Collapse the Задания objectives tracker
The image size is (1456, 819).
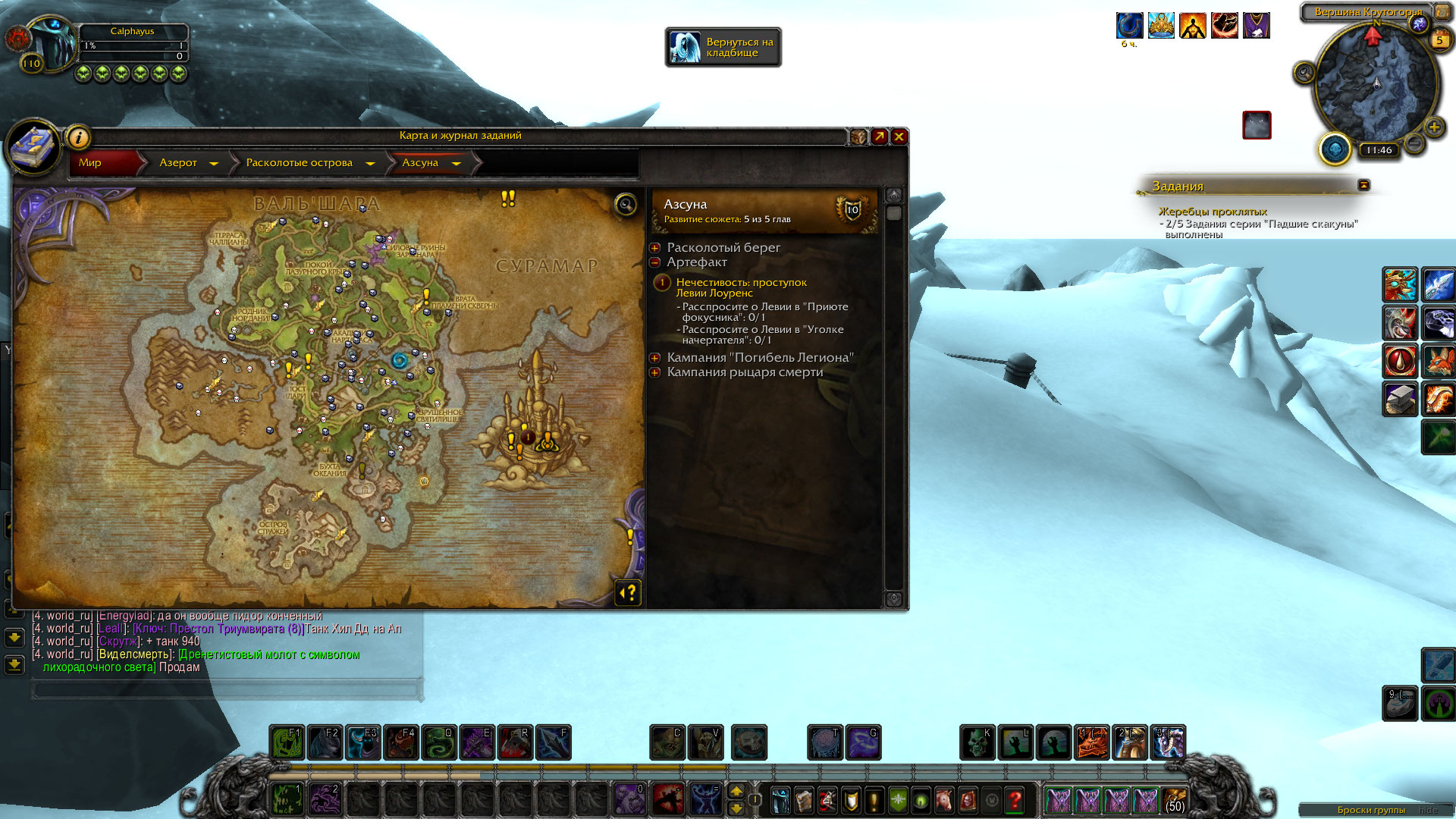[1363, 185]
